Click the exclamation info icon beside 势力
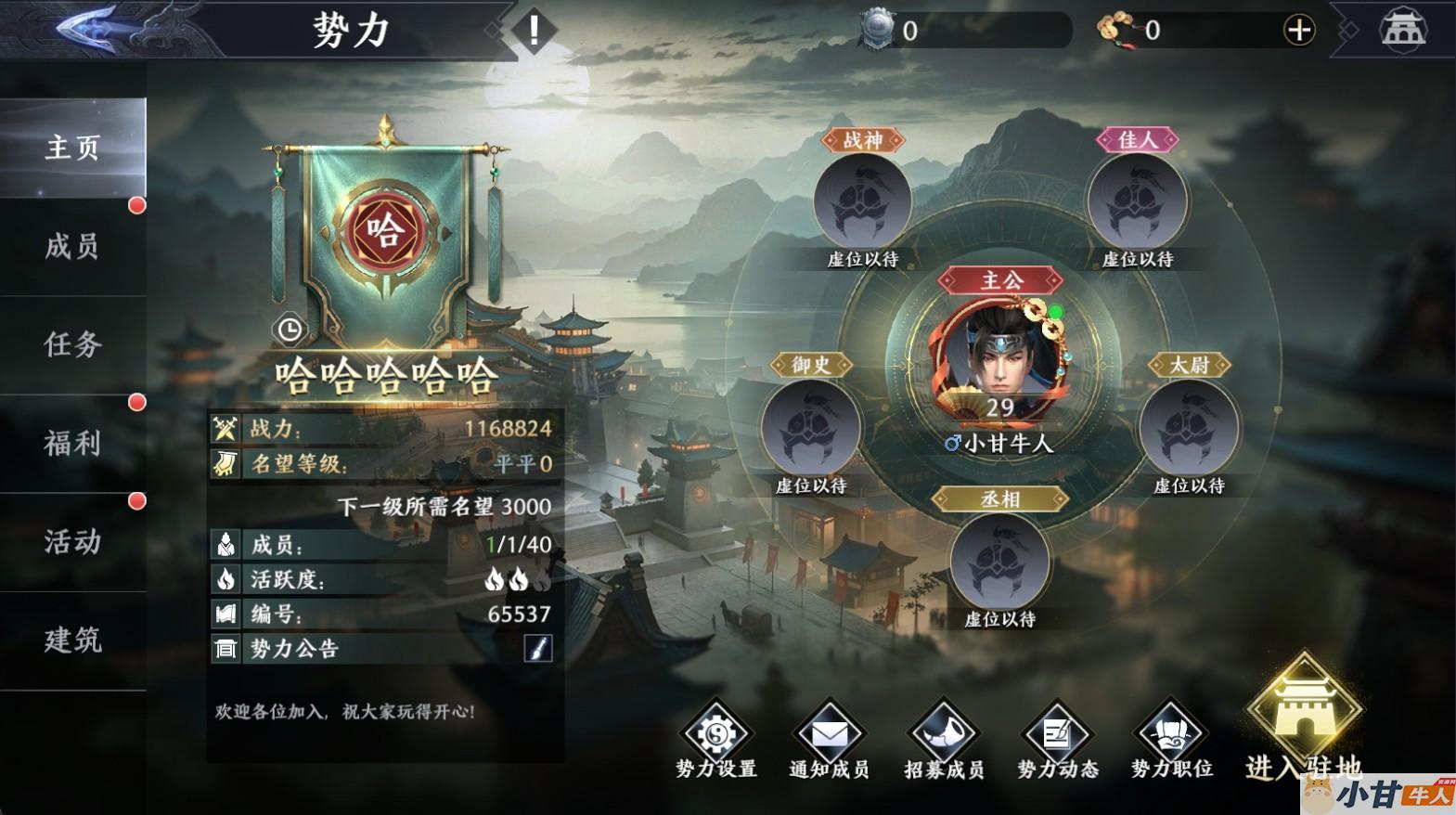 pos(534,31)
